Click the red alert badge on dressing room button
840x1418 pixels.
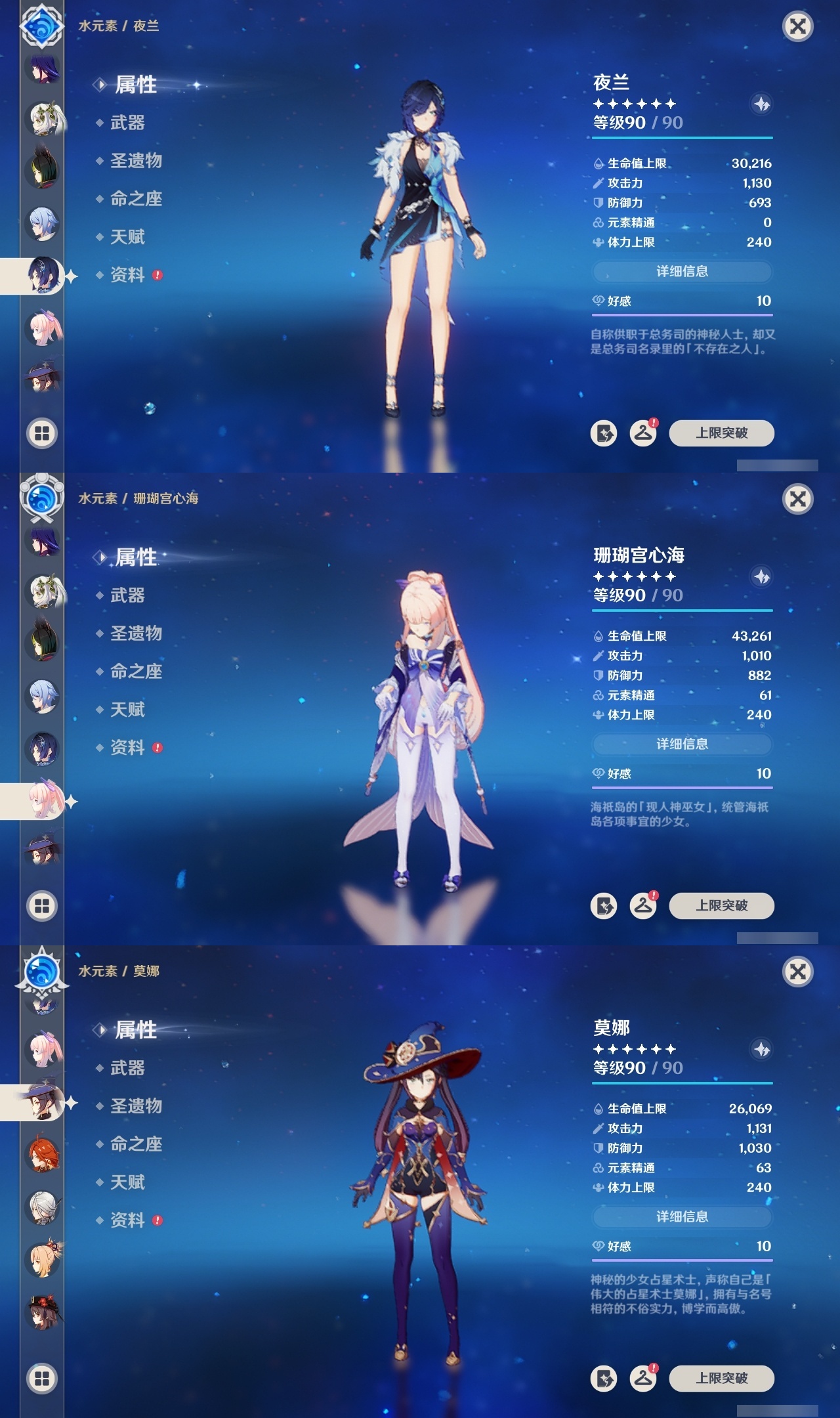point(655,424)
